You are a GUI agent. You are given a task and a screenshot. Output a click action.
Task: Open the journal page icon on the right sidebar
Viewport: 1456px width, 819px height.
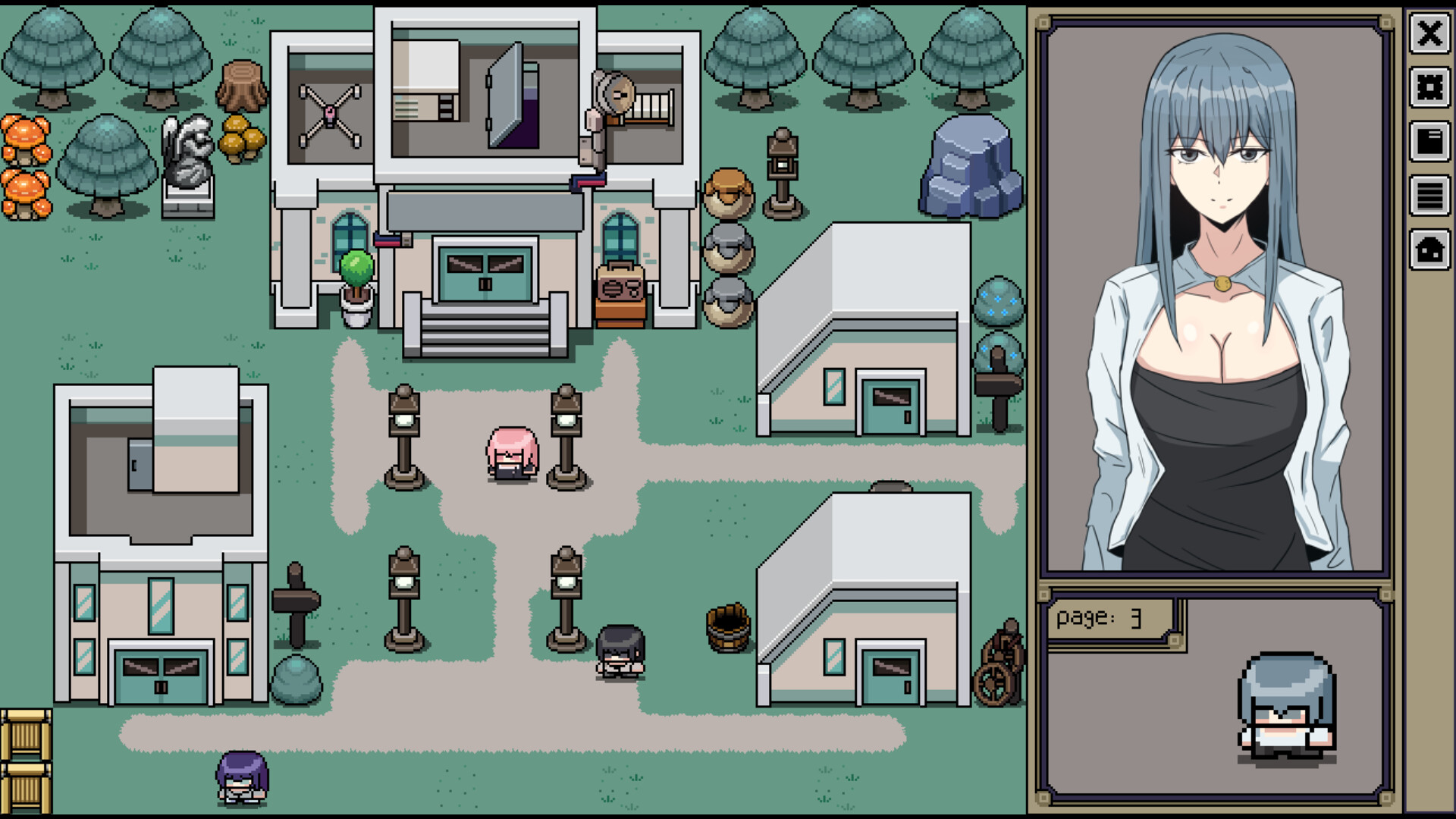1429,140
